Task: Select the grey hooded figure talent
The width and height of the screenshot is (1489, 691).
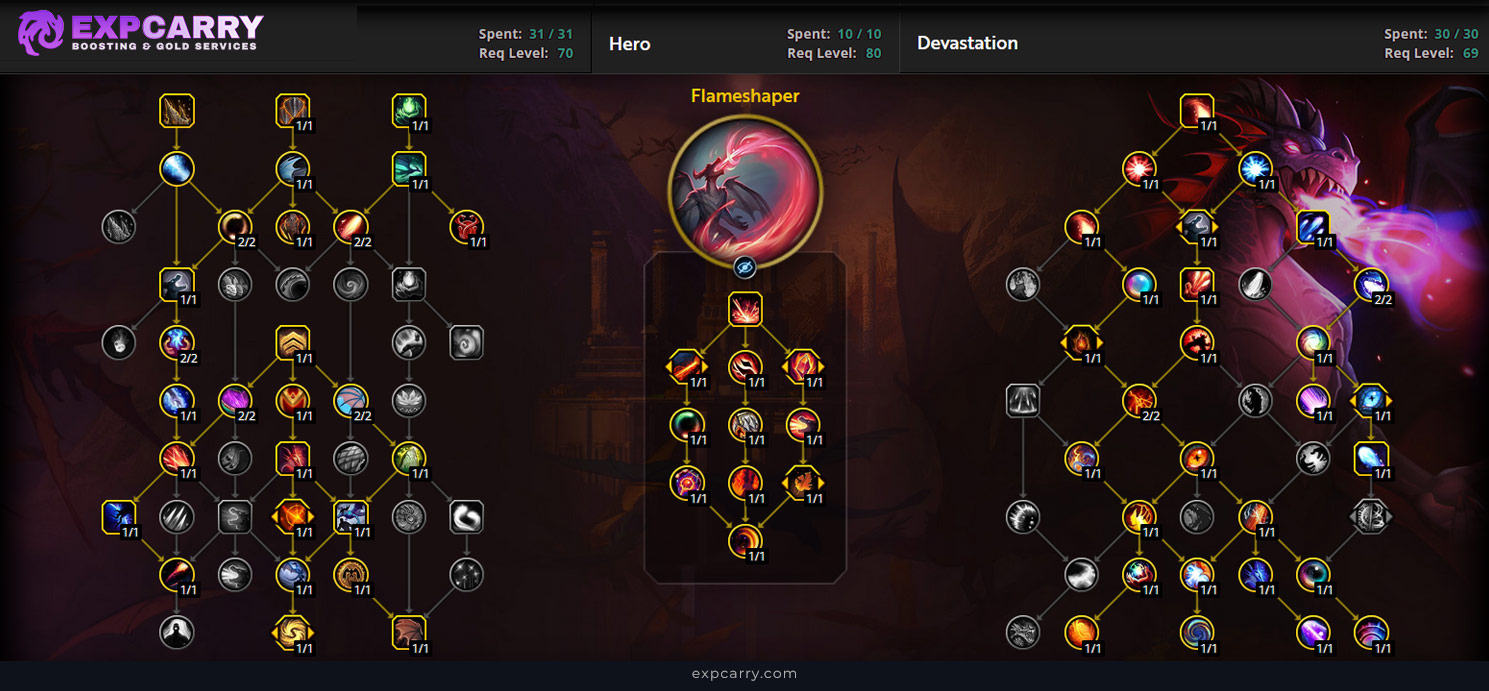Action: (176, 632)
